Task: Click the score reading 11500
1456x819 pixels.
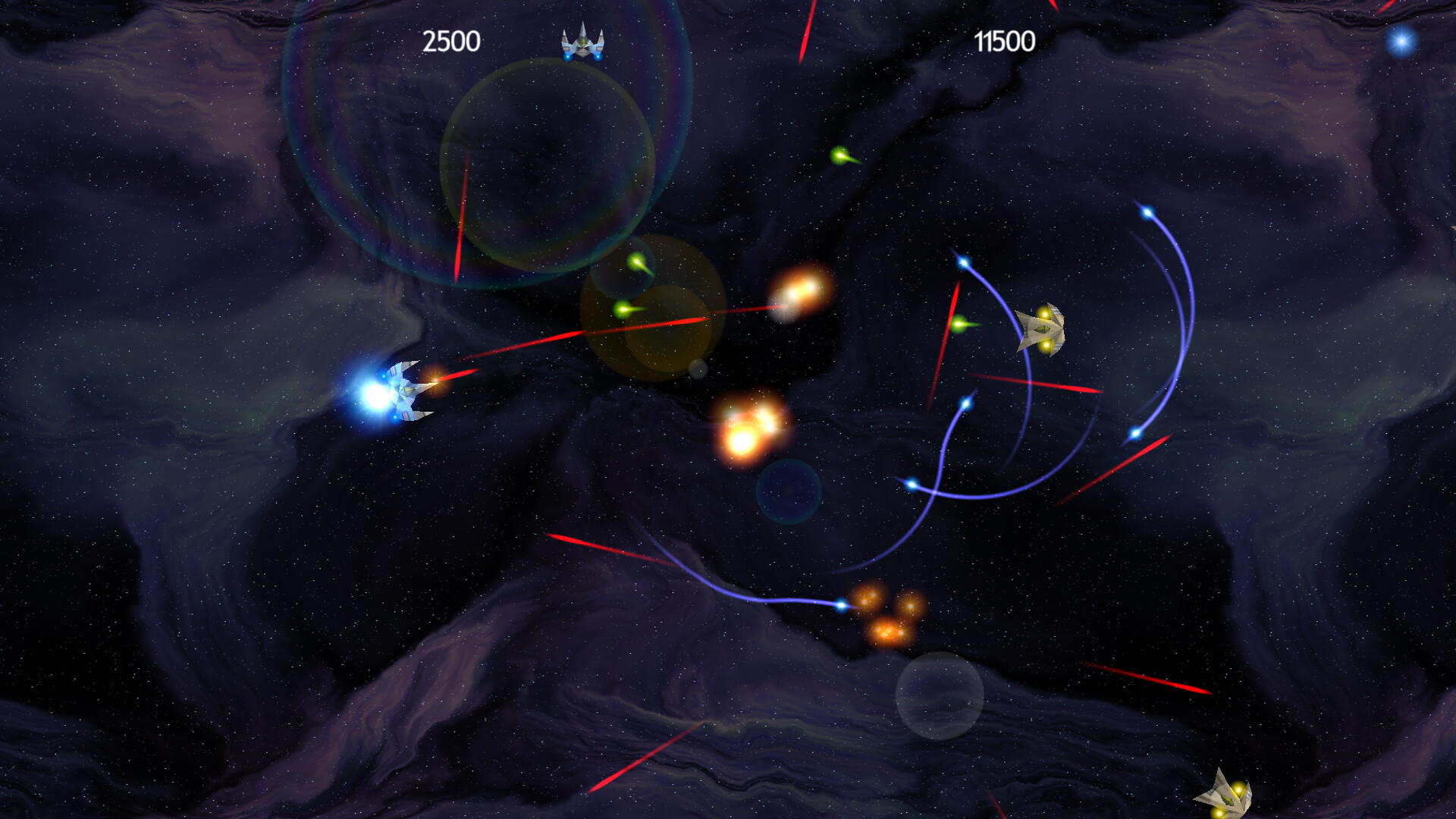Action: tap(1006, 40)
